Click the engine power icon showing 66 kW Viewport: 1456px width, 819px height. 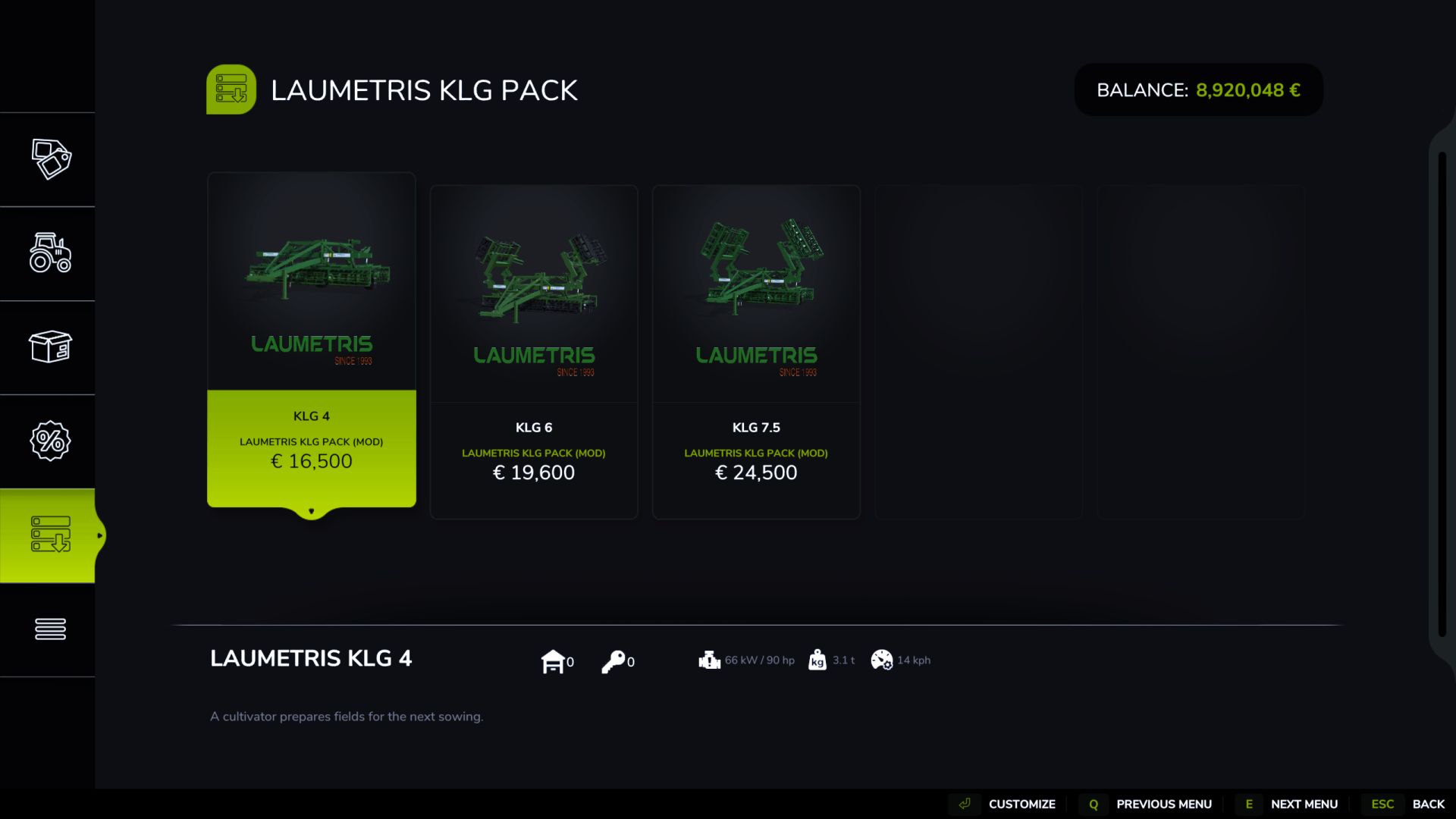[709, 661]
